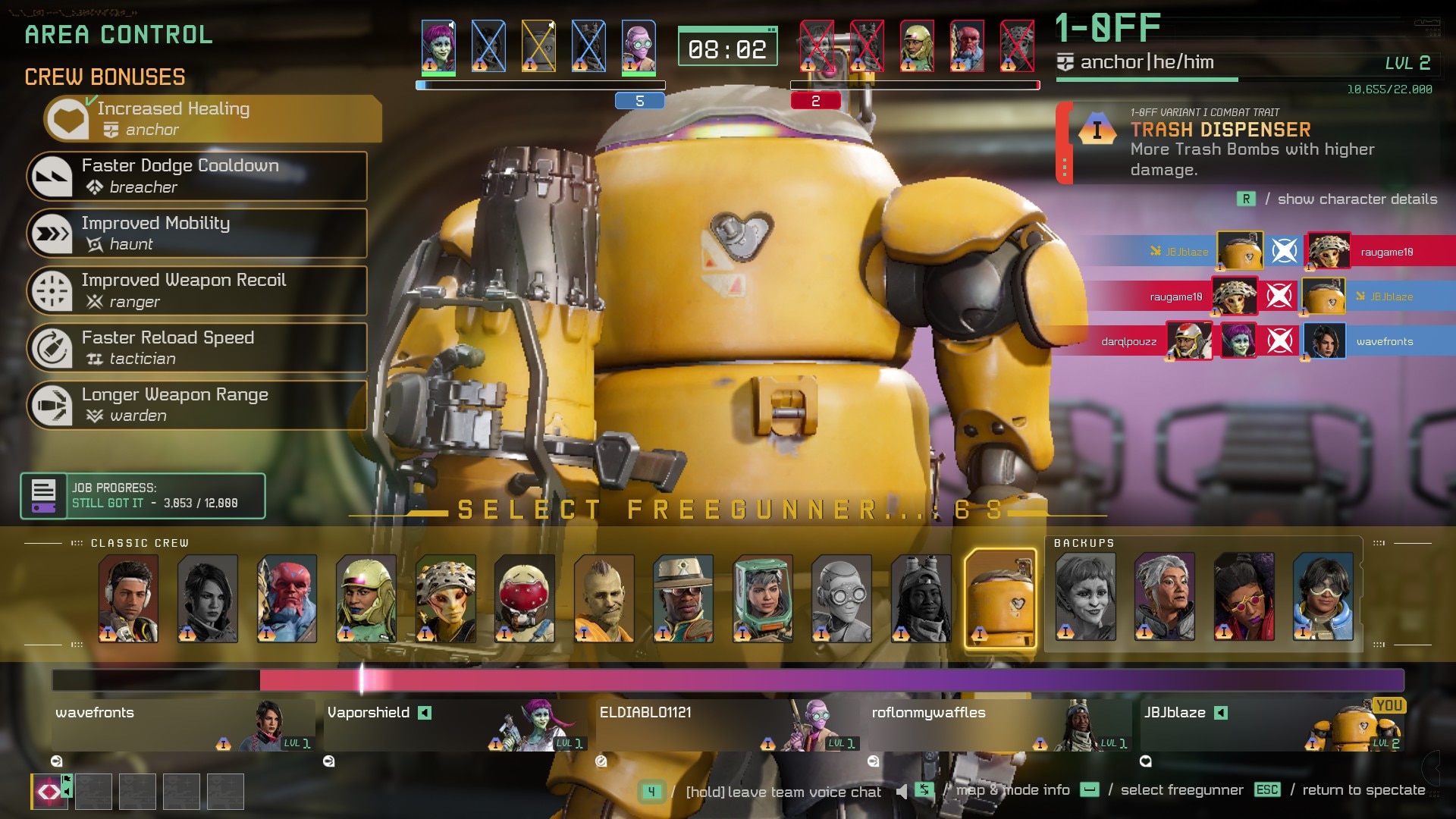This screenshot has width=1456, height=819.
Task: Select the freegunner wearing hat and sunglasses
Action: click(x=683, y=598)
